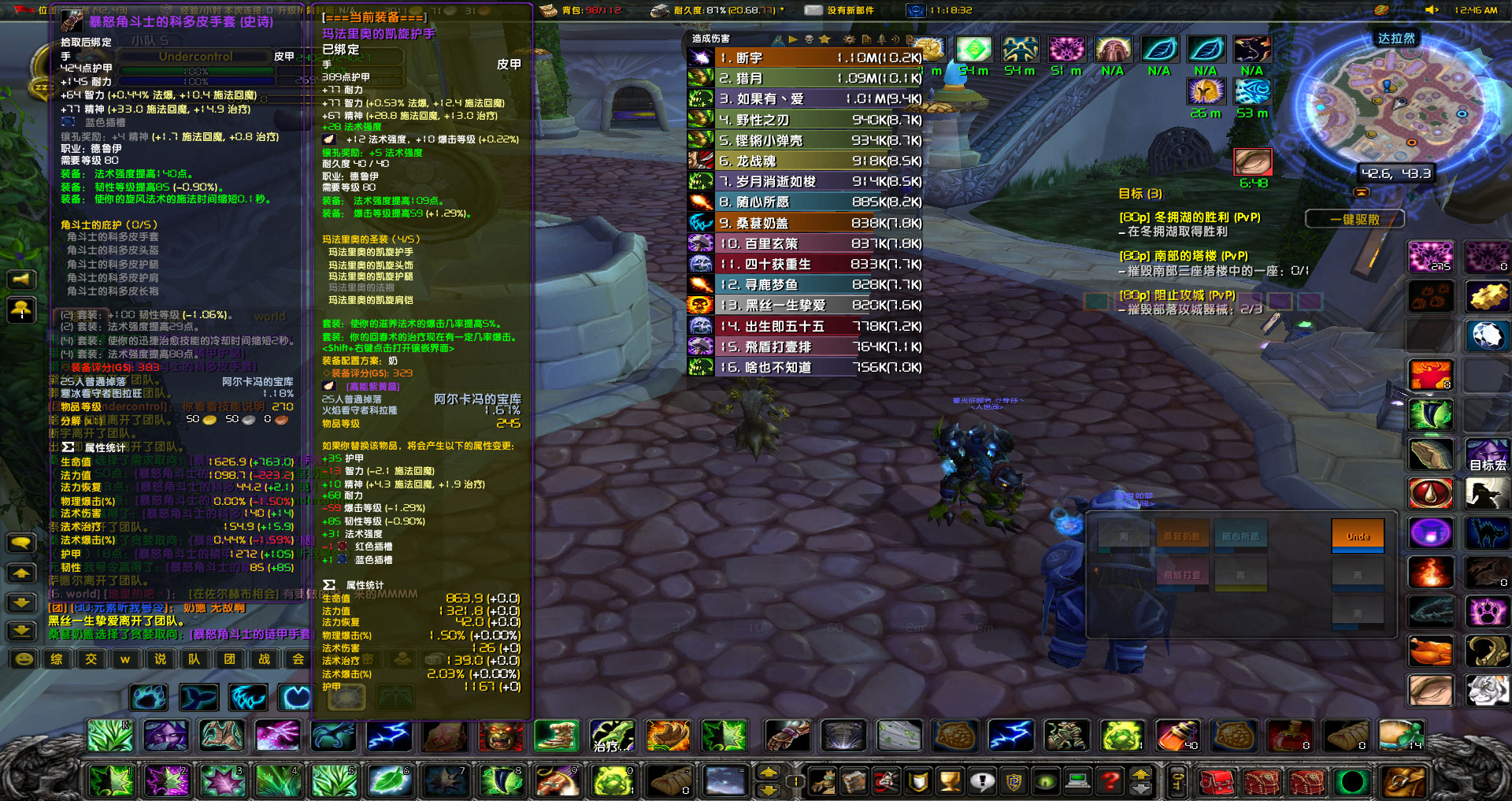Toggle the orange Unde assignment button
Screen dimensions: 1512x801
coord(1357,534)
